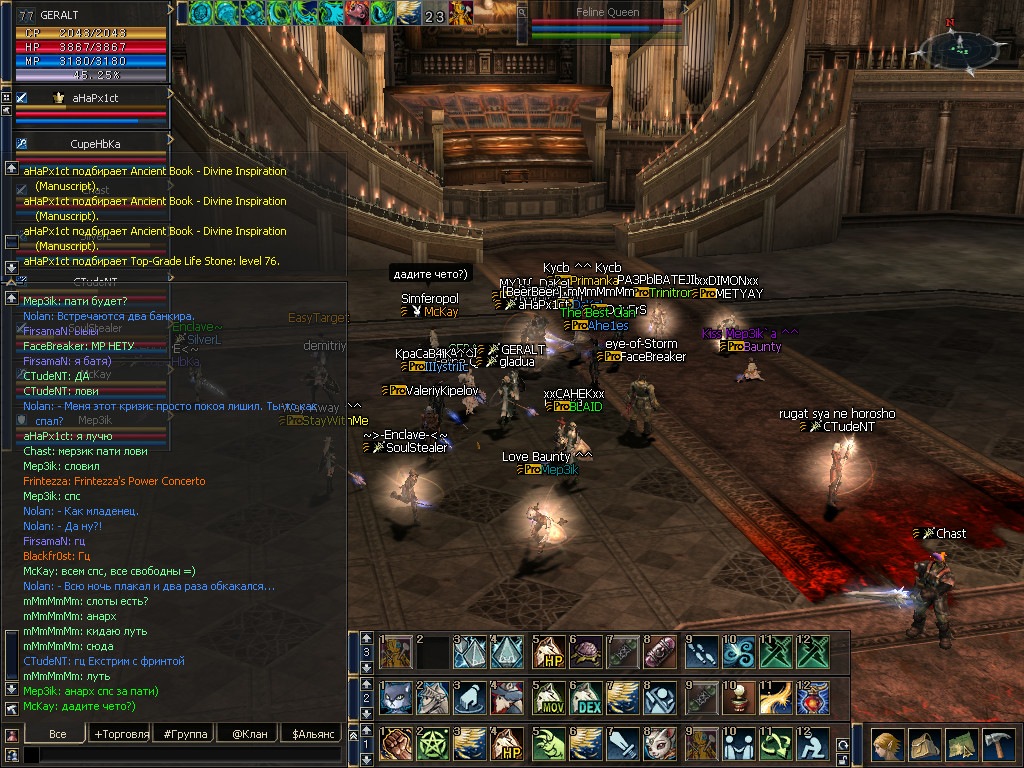
Task: Select party member aHaPx1ct's frame
Action: pyautogui.click(x=95, y=98)
